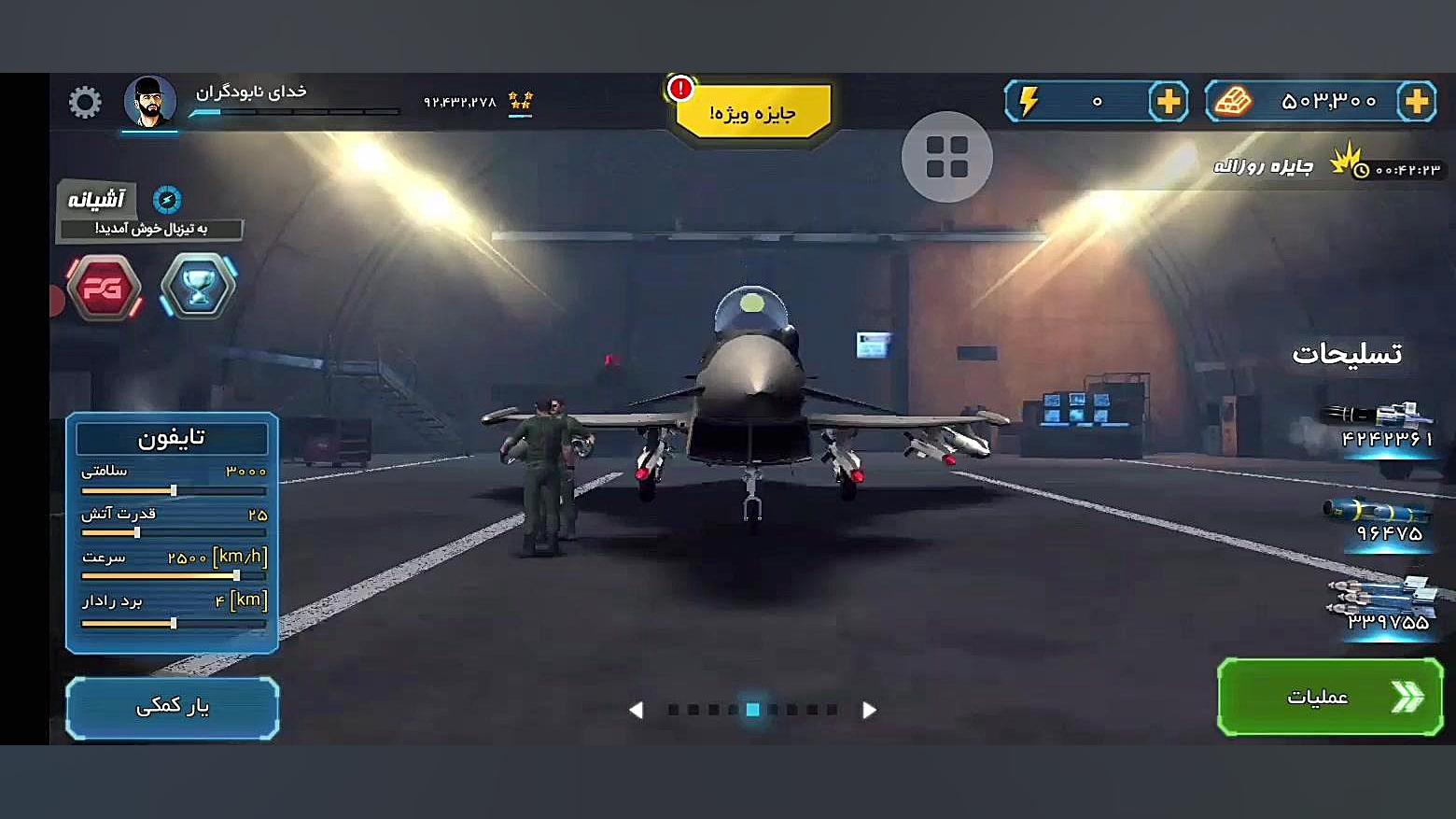The width and height of the screenshot is (1456, 819).
Task: Click the blue compass icon beside hangar
Action: [167, 199]
